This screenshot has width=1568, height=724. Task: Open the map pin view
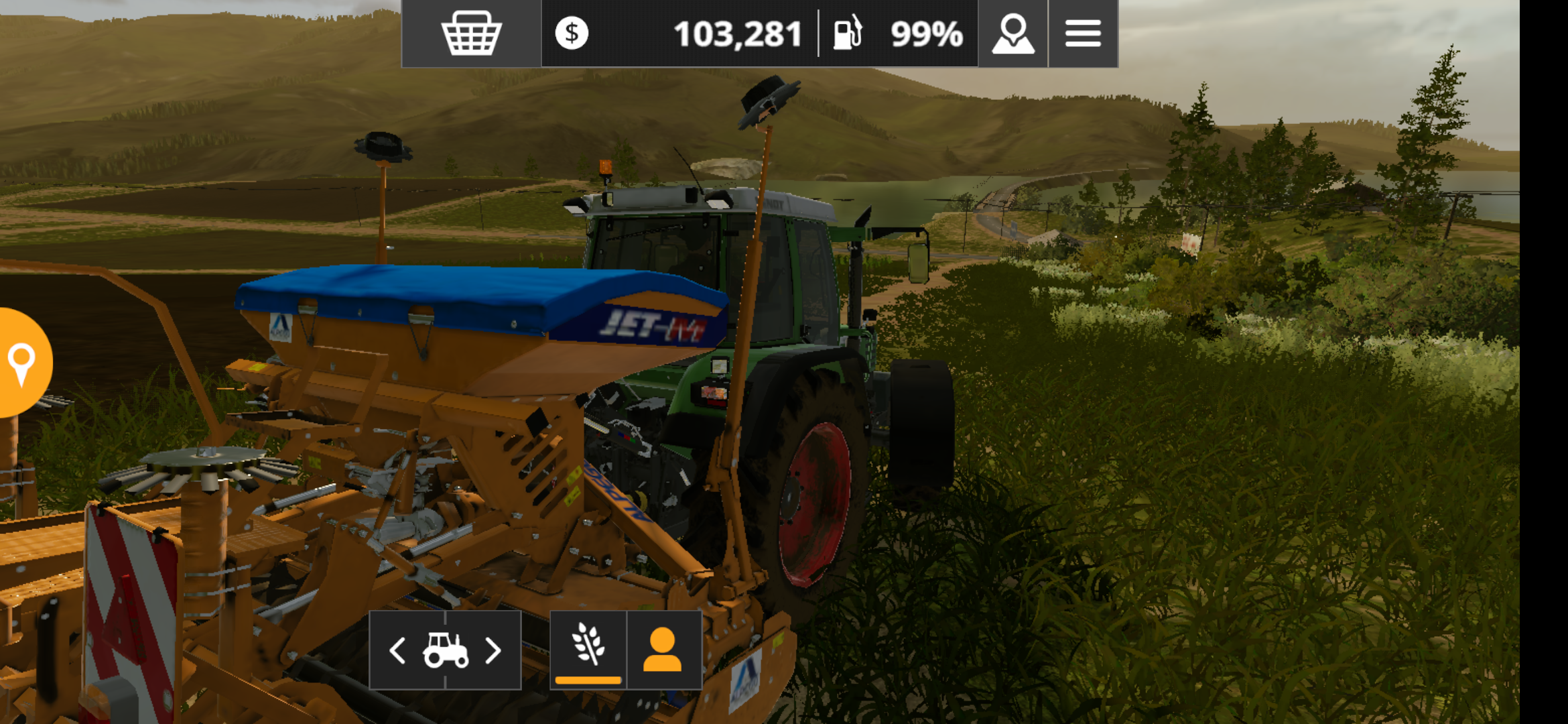click(1012, 34)
